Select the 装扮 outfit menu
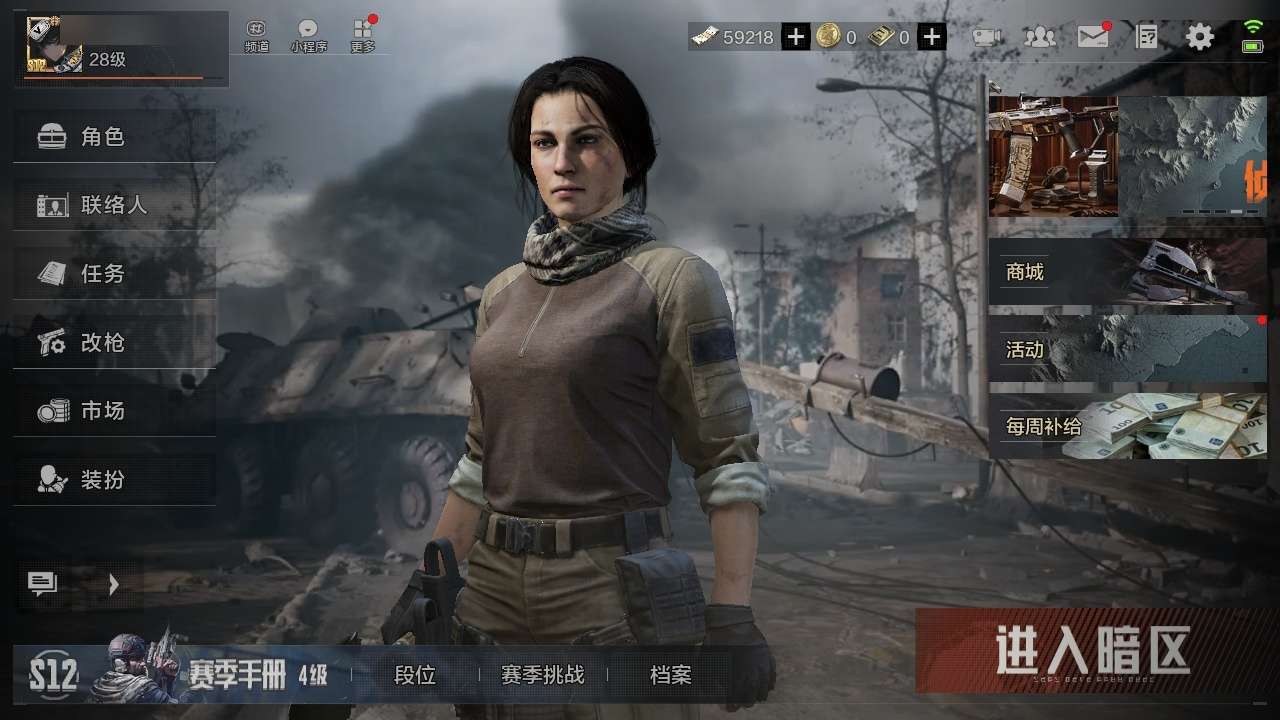Screen dimensions: 1280x720 pyautogui.click(x=114, y=480)
